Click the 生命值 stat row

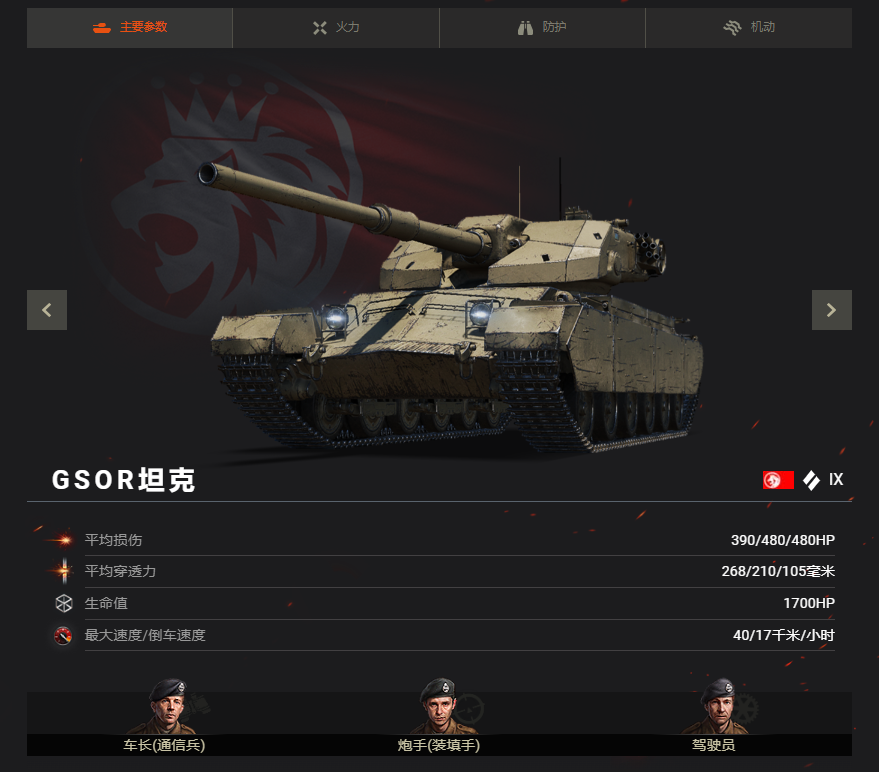pyautogui.click(x=440, y=604)
